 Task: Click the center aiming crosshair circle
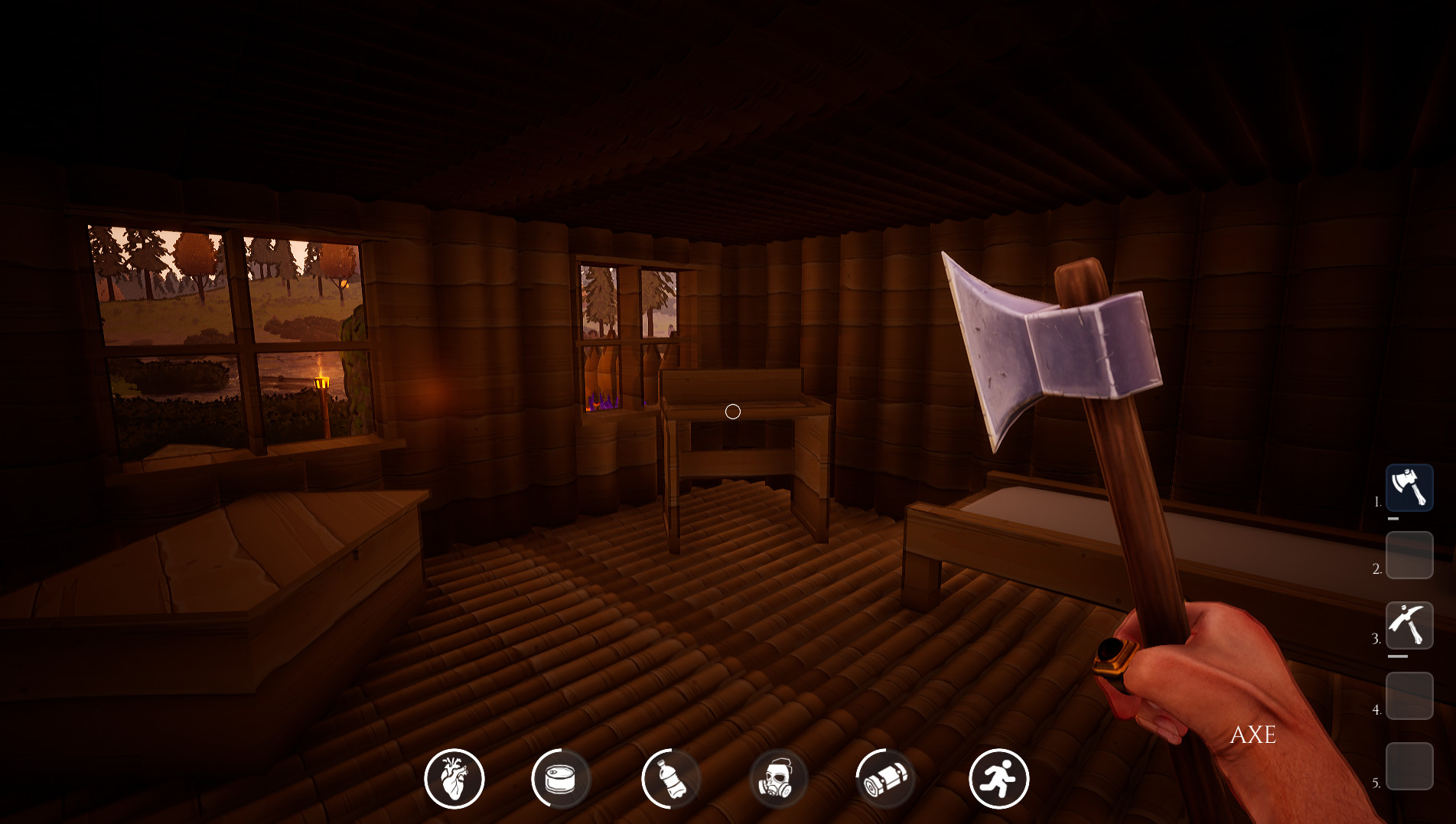click(732, 412)
